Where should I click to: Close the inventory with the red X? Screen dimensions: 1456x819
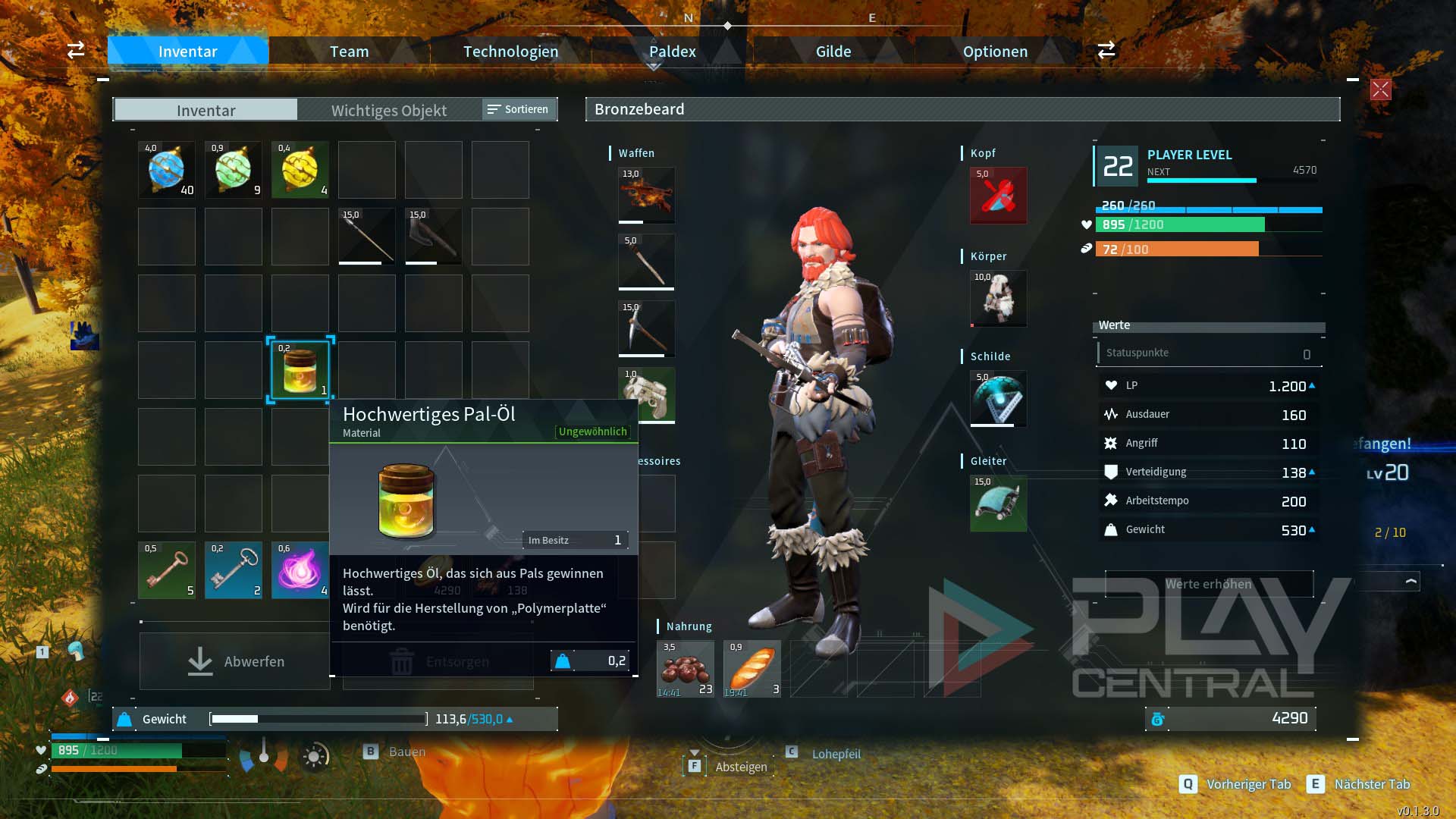[1380, 89]
